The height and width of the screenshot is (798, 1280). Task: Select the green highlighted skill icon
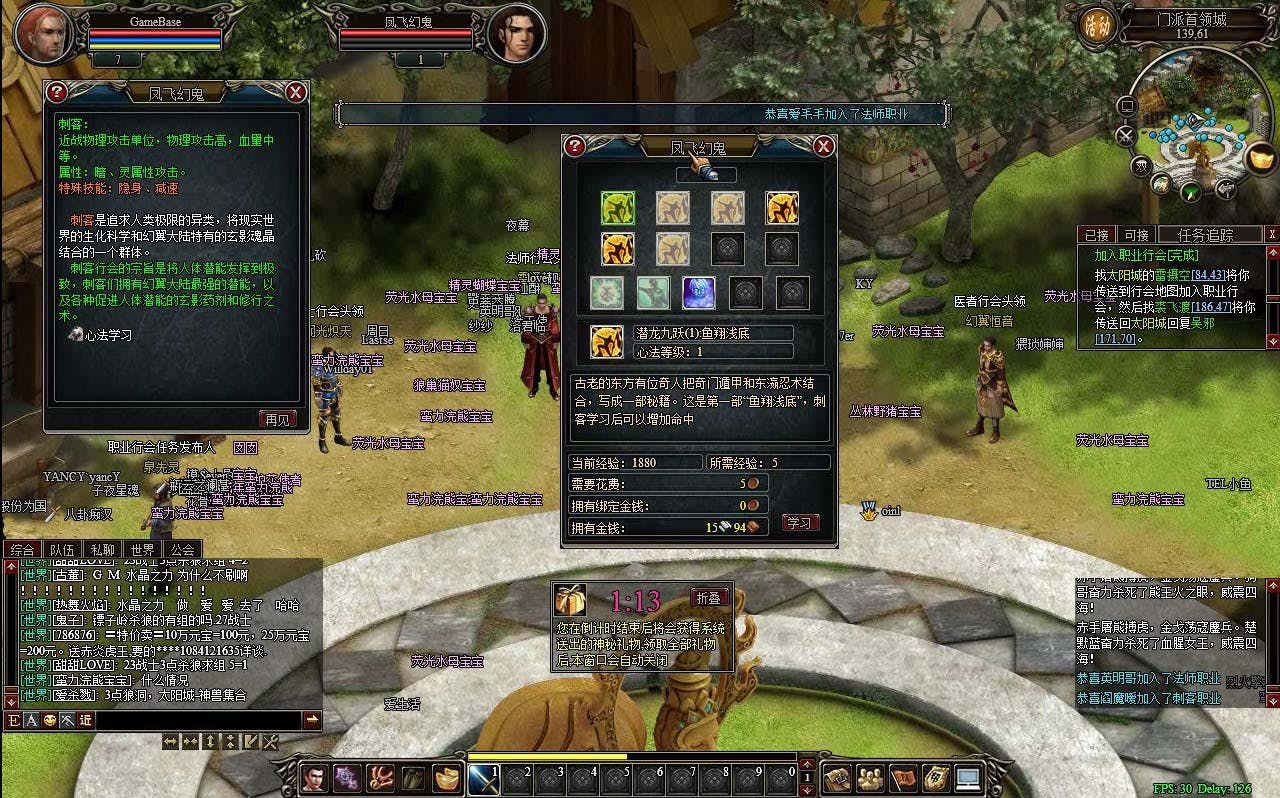click(x=618, y=208)
